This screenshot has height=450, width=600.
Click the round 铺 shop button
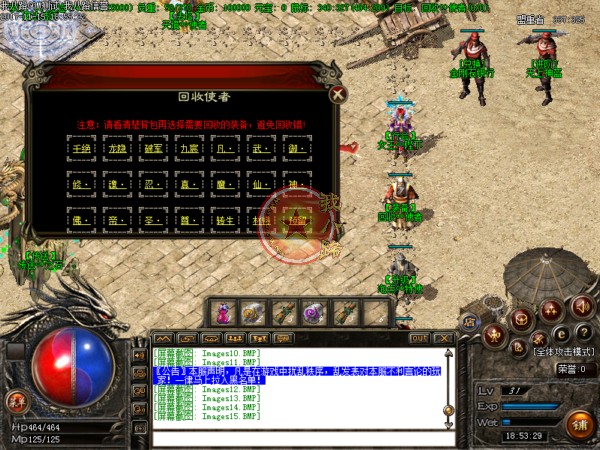click(x=579, y=423)
